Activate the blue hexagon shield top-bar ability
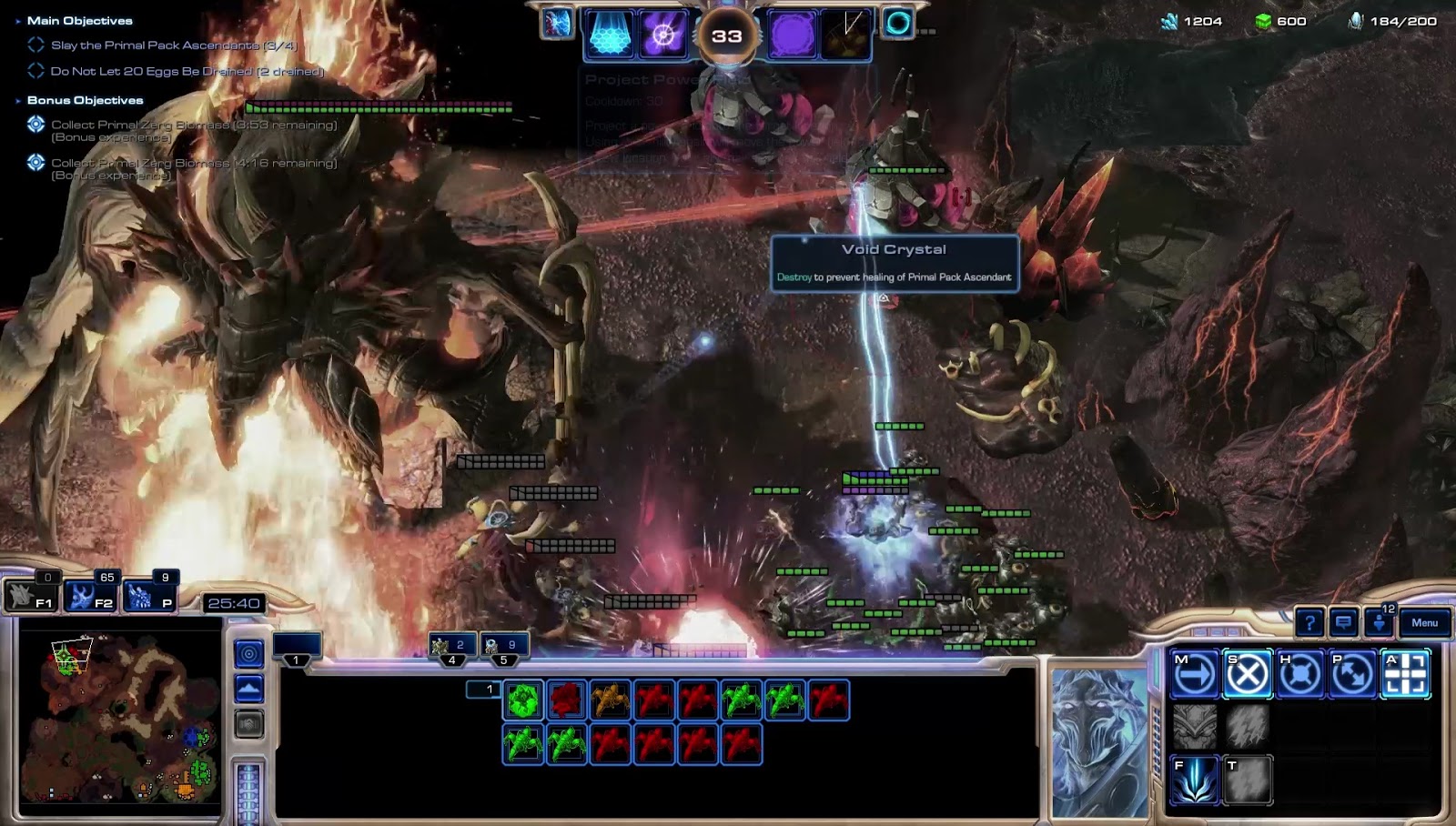1456x826 pixels. [x=610, y=35]
